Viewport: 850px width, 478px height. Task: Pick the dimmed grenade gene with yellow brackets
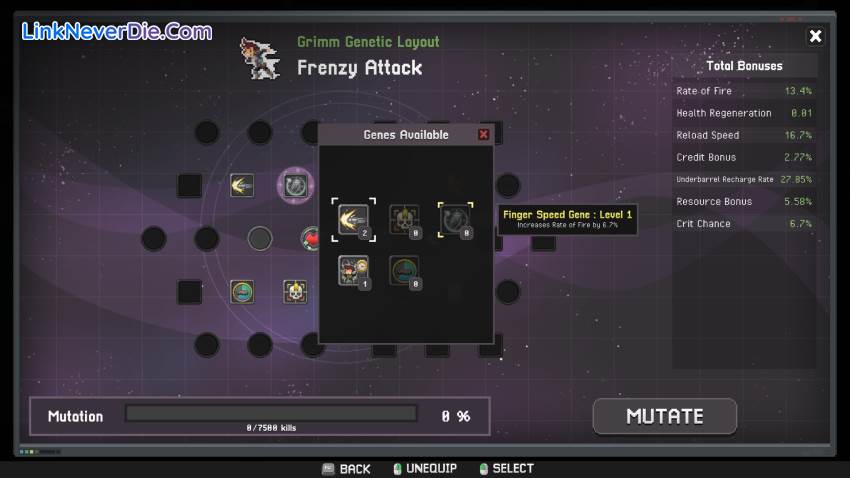pos(455,219)
